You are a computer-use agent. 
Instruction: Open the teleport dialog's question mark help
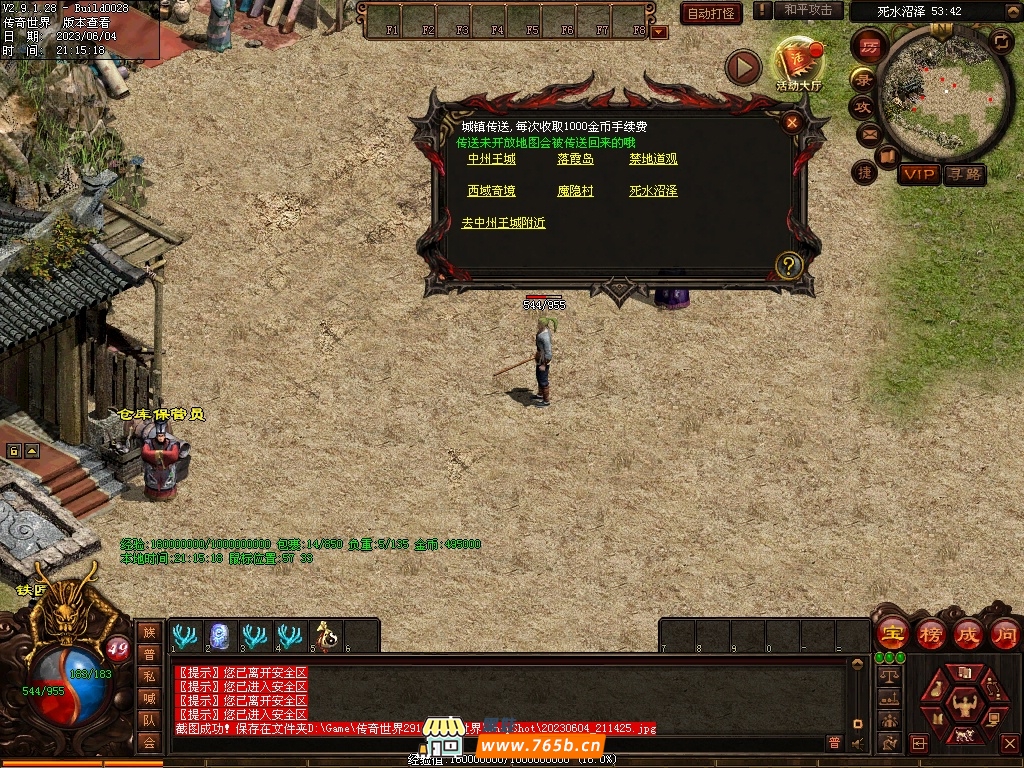[x=789, y=265]
